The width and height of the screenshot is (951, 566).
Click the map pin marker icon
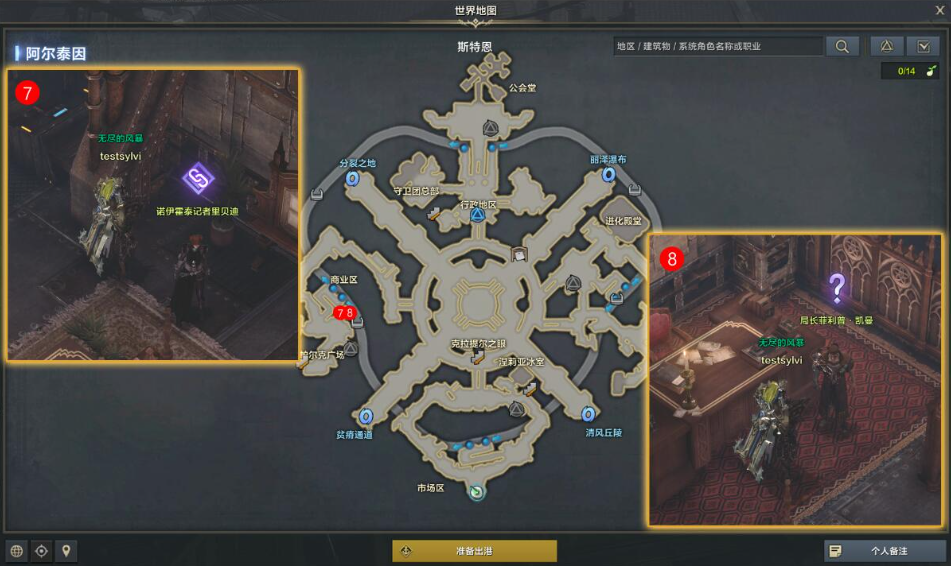(x=67, y=551)
